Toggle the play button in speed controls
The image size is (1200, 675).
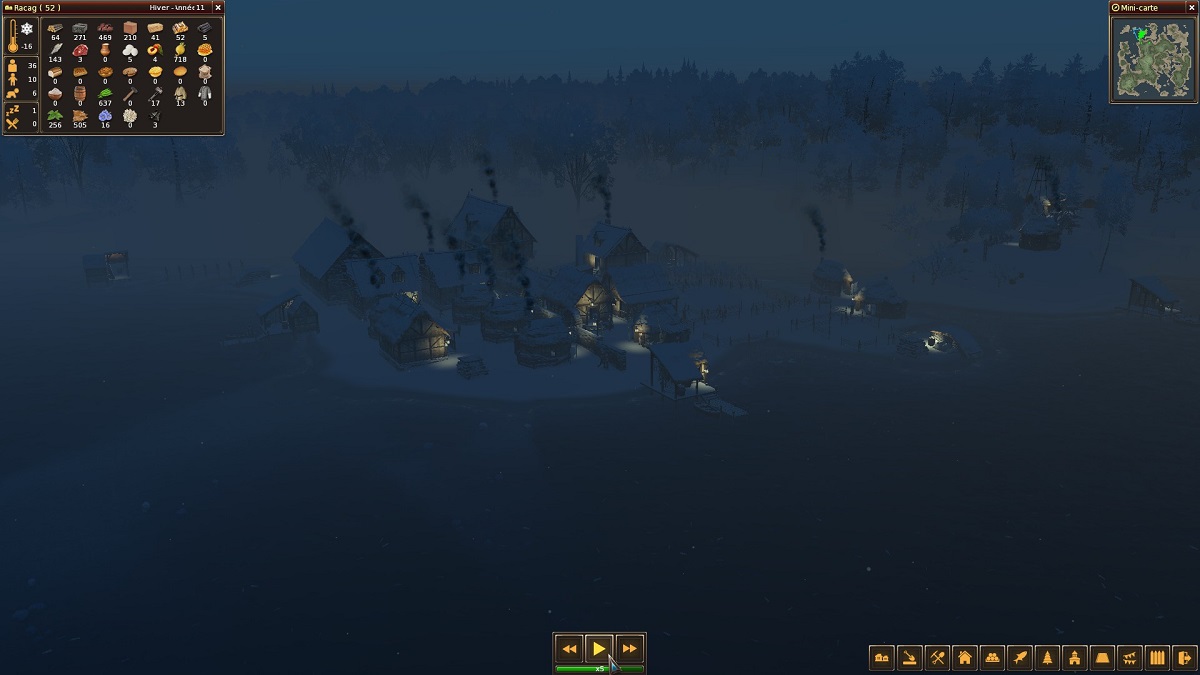click(599, 649)
